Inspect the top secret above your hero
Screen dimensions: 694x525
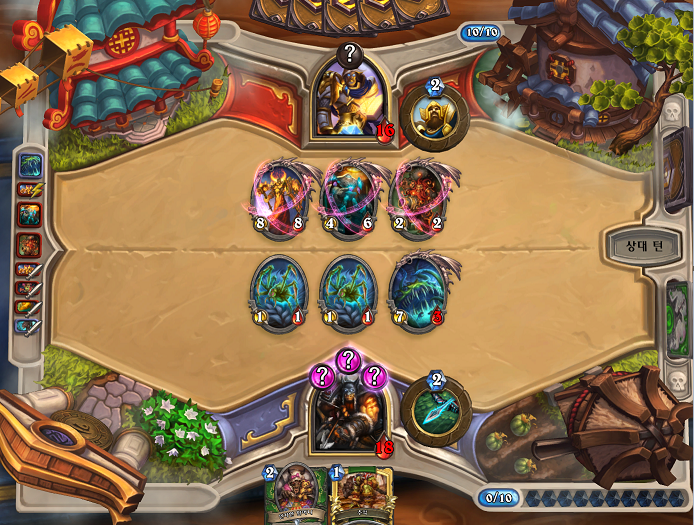(347, 360)
